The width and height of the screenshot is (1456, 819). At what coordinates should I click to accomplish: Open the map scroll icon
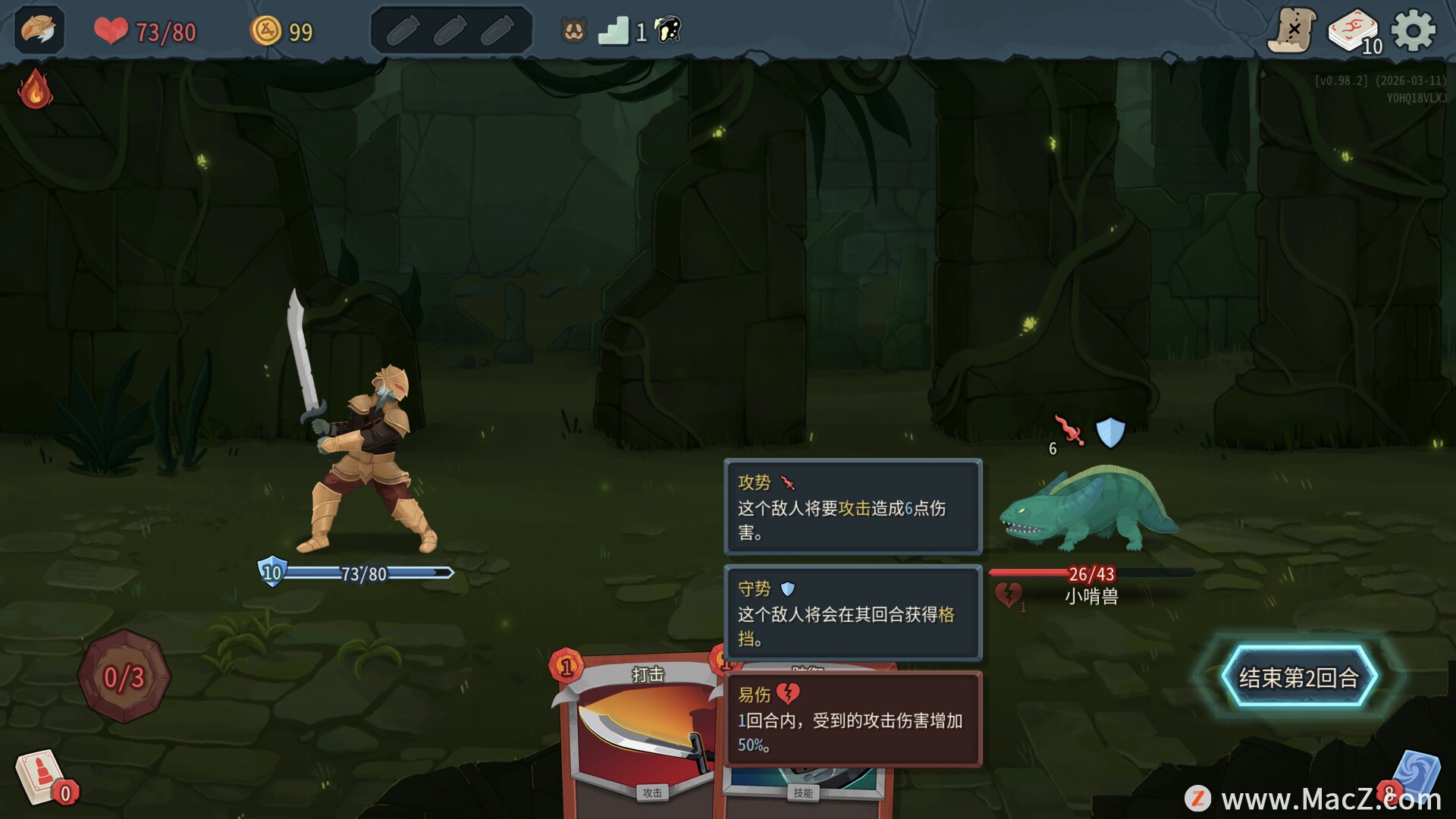[x=1291, y=31]
